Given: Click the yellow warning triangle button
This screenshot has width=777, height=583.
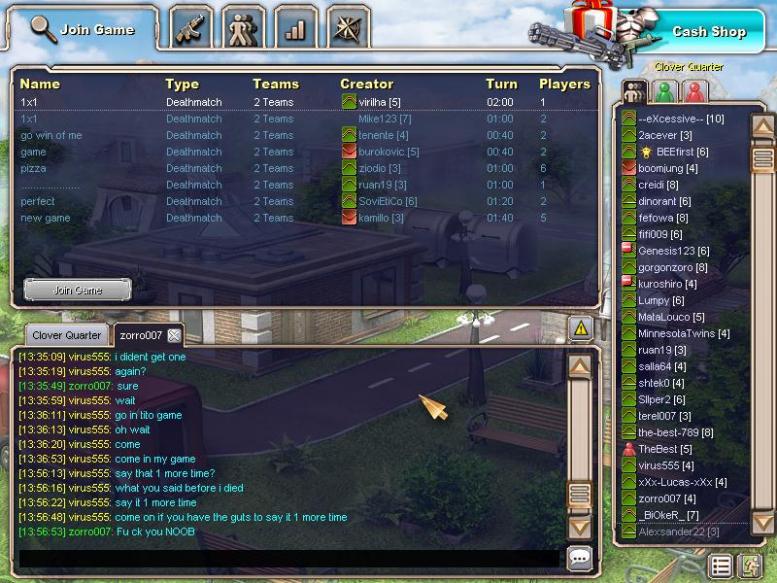Looking at the screenshot, I should point(580,328).
